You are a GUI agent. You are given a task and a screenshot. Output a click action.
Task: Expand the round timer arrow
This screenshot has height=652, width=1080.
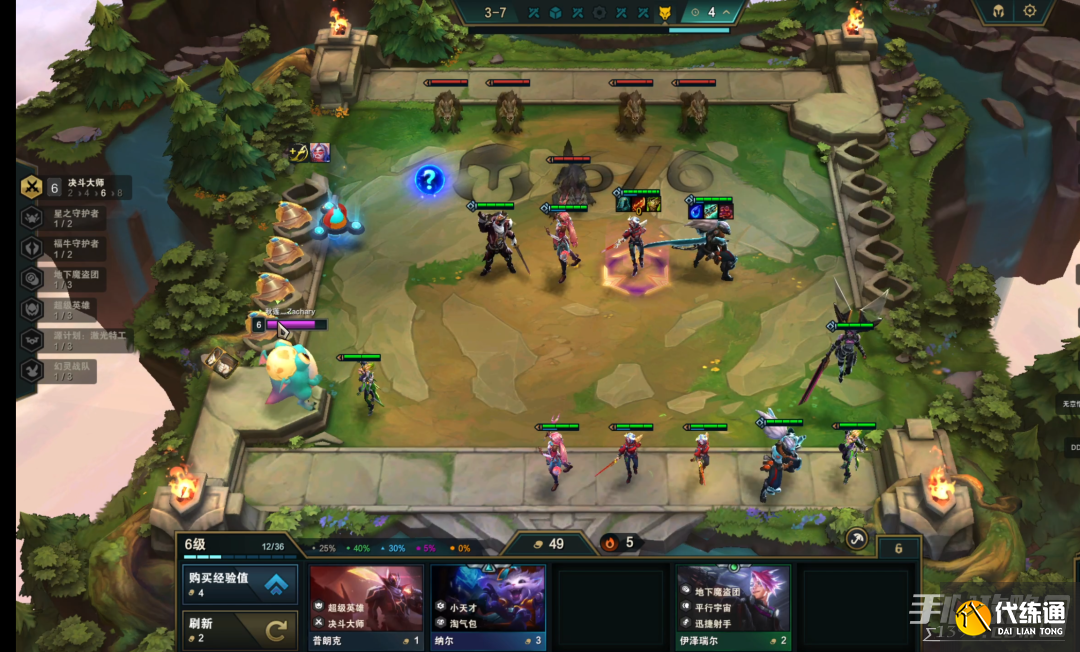(x=727, y=12)
